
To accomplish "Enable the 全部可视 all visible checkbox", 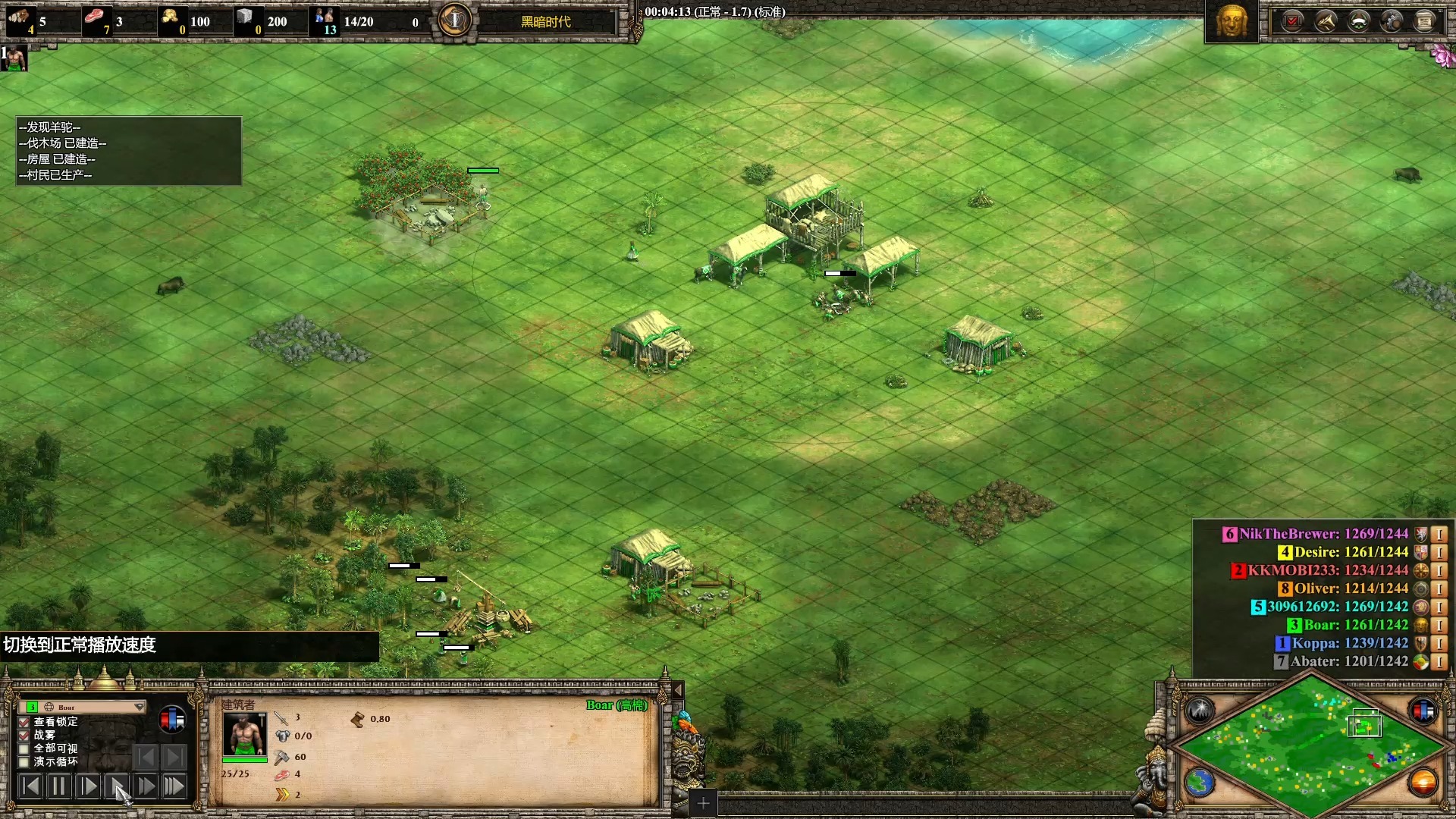I will coord(24,748).
